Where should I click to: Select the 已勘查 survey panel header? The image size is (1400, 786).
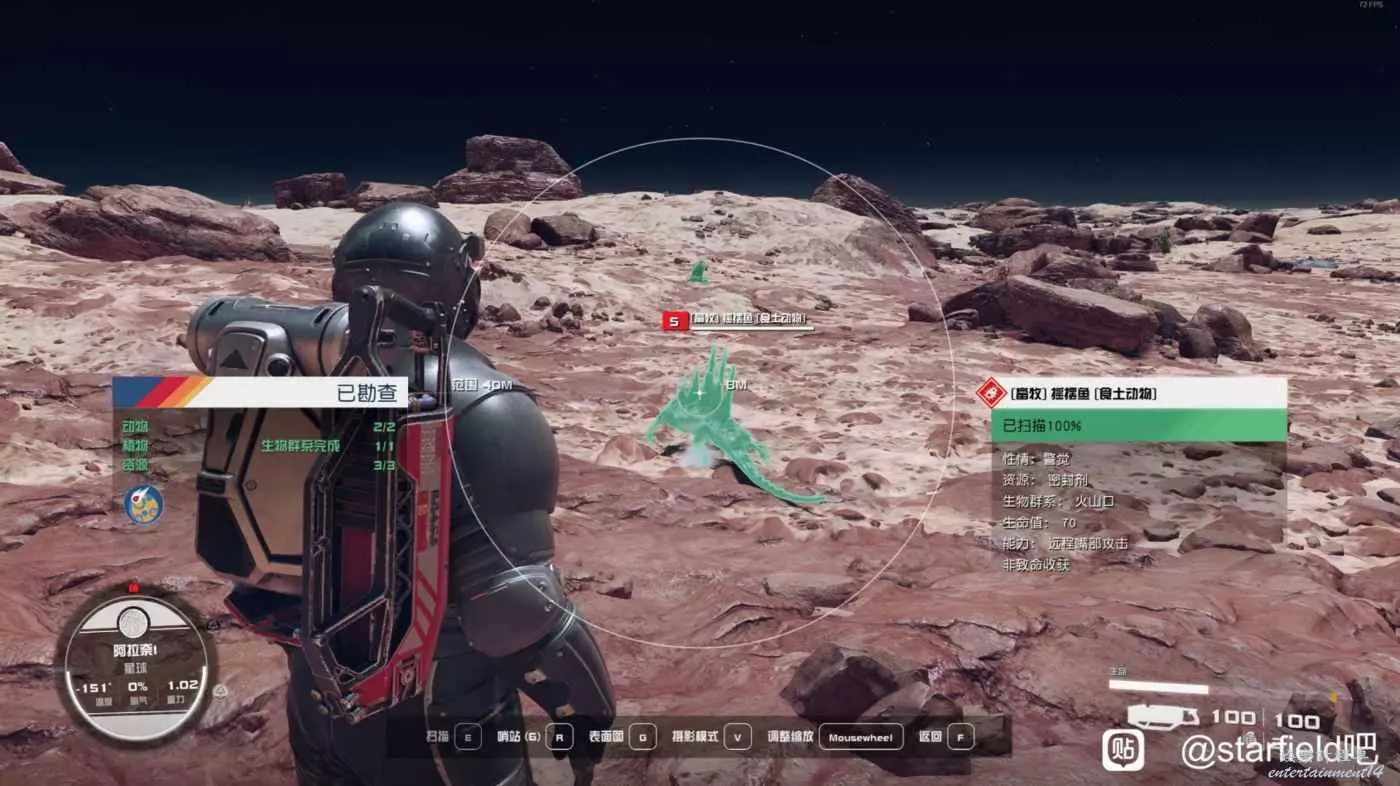click(260, 392)
